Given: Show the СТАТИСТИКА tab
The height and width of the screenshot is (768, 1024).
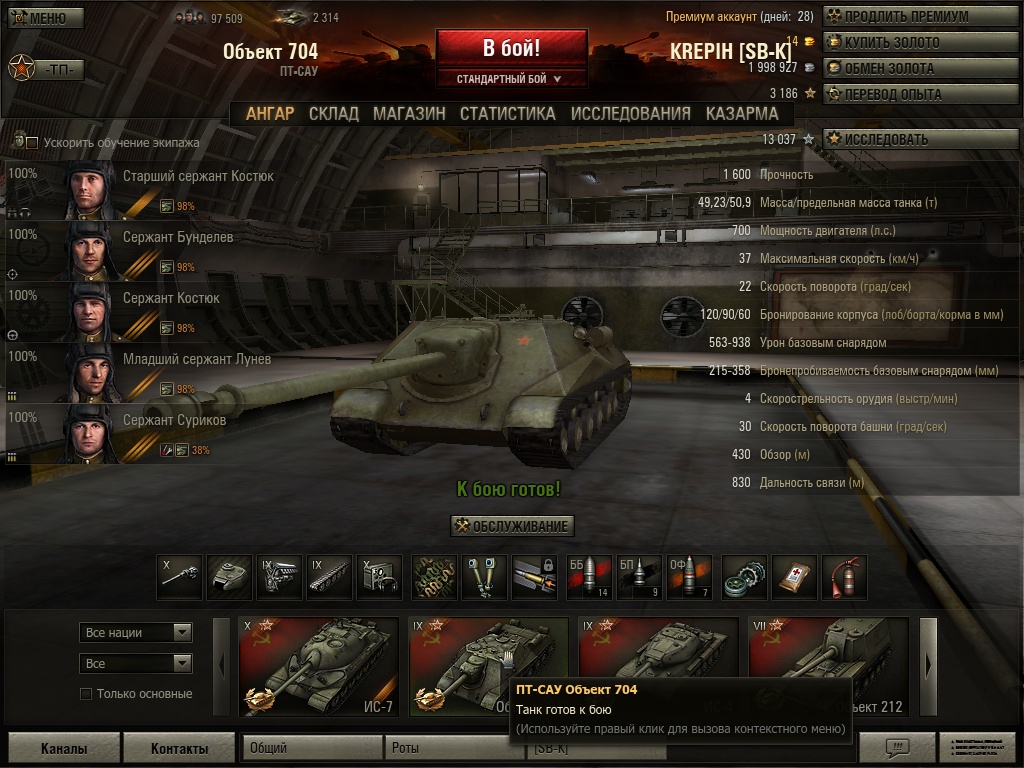Looking at the screenshot, I should pos(507,113).
